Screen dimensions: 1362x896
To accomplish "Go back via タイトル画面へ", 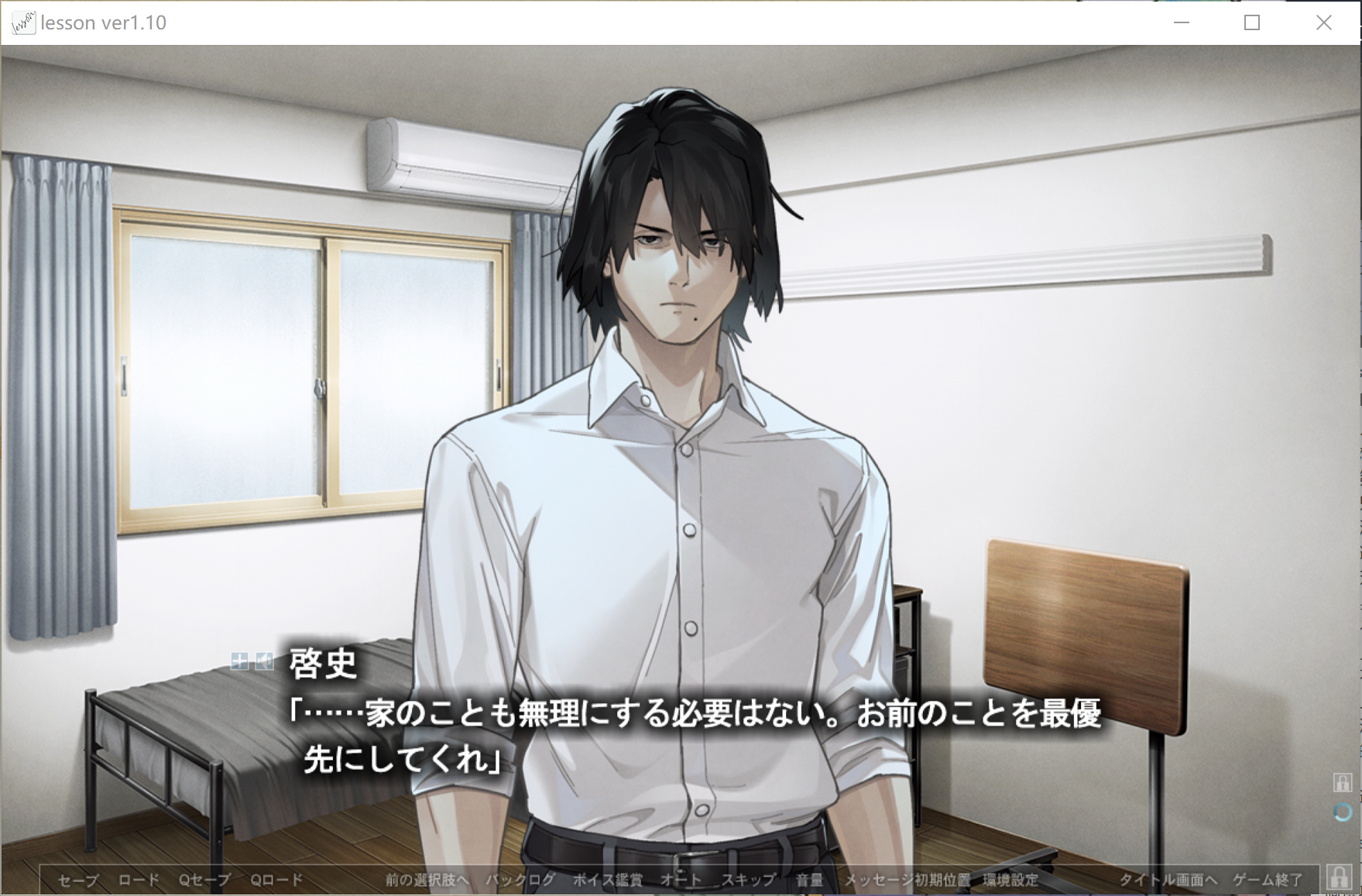I will [1168, 880].
